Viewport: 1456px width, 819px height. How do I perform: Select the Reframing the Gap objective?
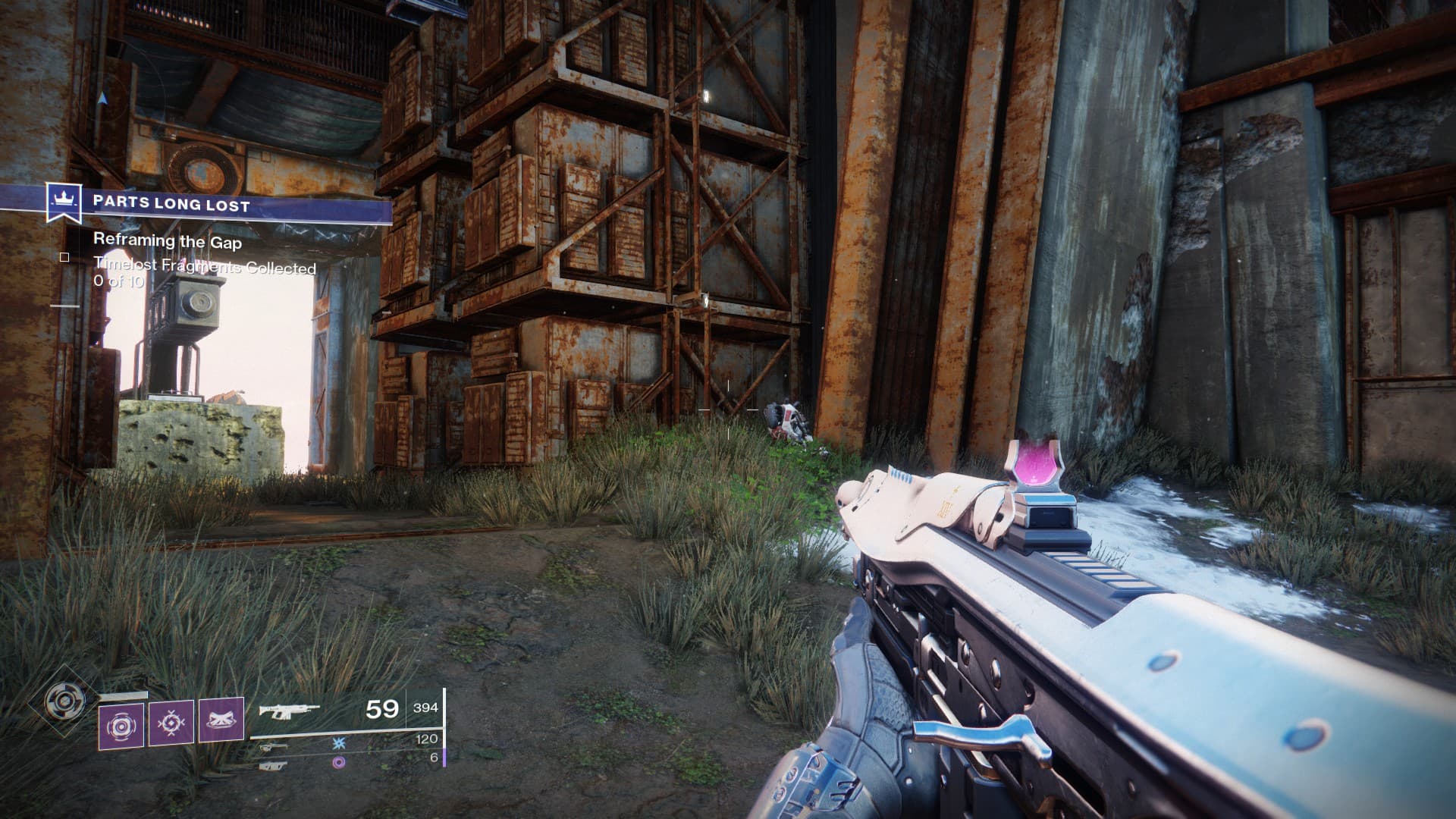(x=168, y=241)
